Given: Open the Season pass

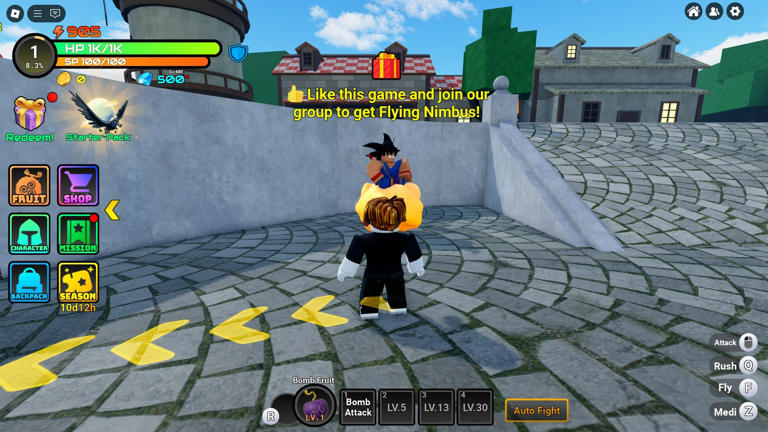Looking at the screenshot, I should pos(78,282).
